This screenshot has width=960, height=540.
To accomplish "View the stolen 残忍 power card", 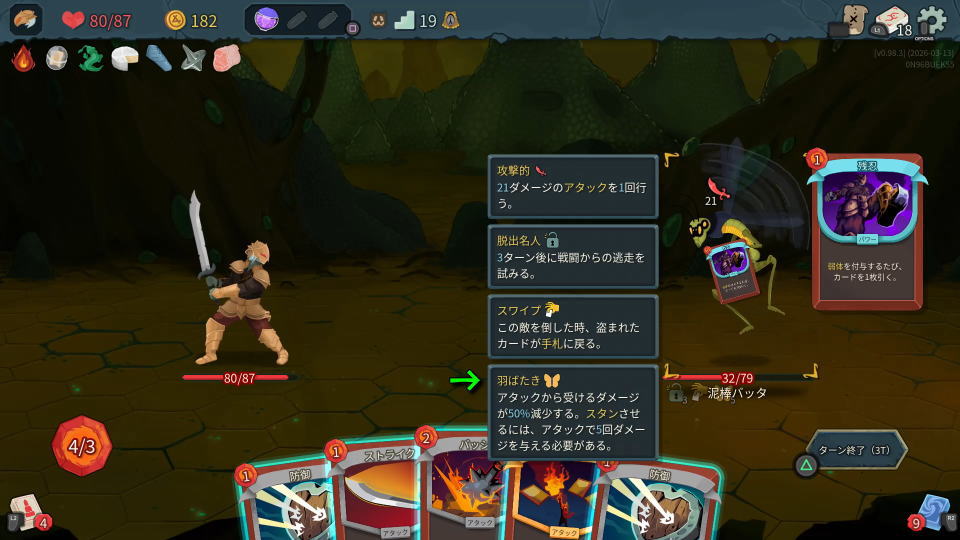I will coord(867,230).
